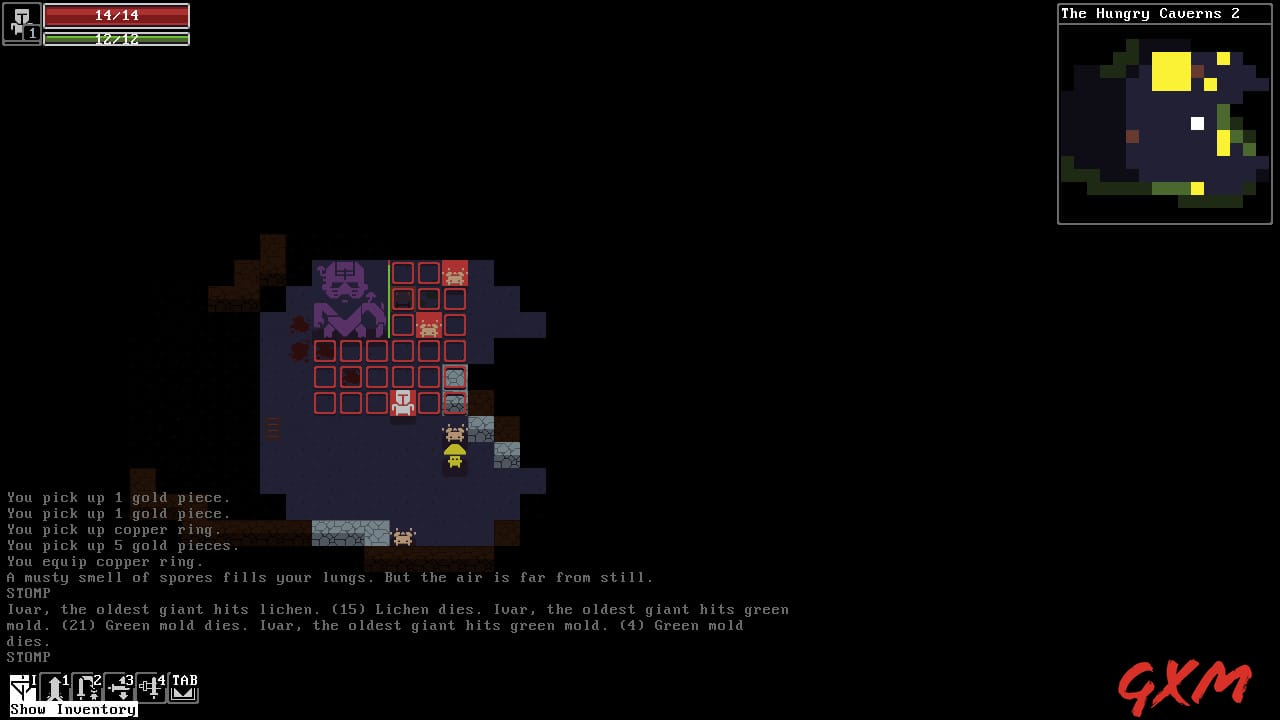
Task: Click the TAB stairs icon on the hotbar
Action: point(182,686)
